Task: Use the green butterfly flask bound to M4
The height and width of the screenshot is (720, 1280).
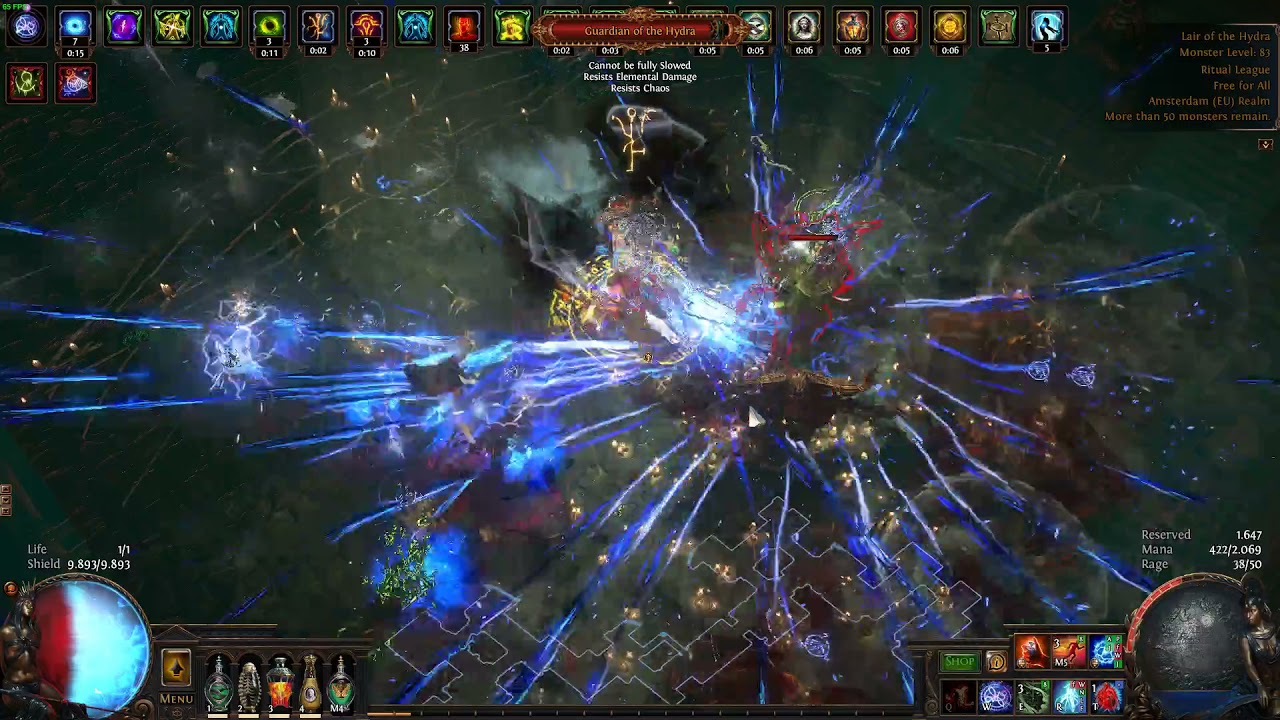Action: 342,684
